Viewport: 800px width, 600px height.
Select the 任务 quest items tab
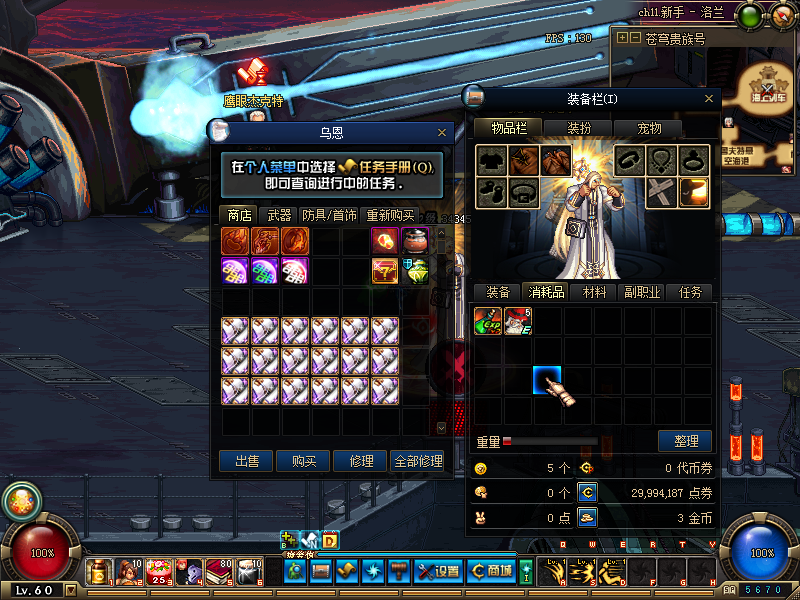coord(690,292)
